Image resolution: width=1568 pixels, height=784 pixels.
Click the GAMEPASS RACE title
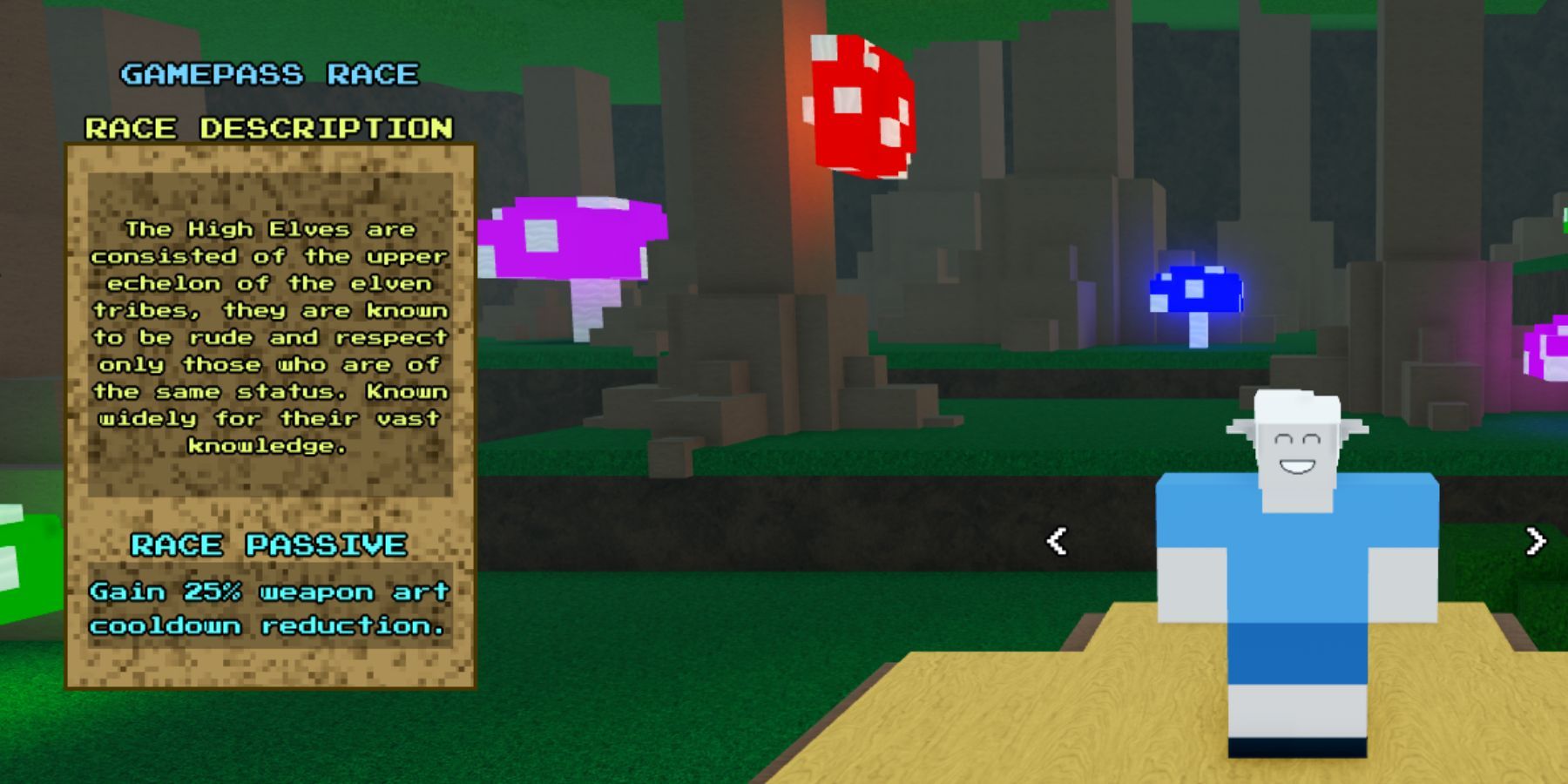coord(270,74)
